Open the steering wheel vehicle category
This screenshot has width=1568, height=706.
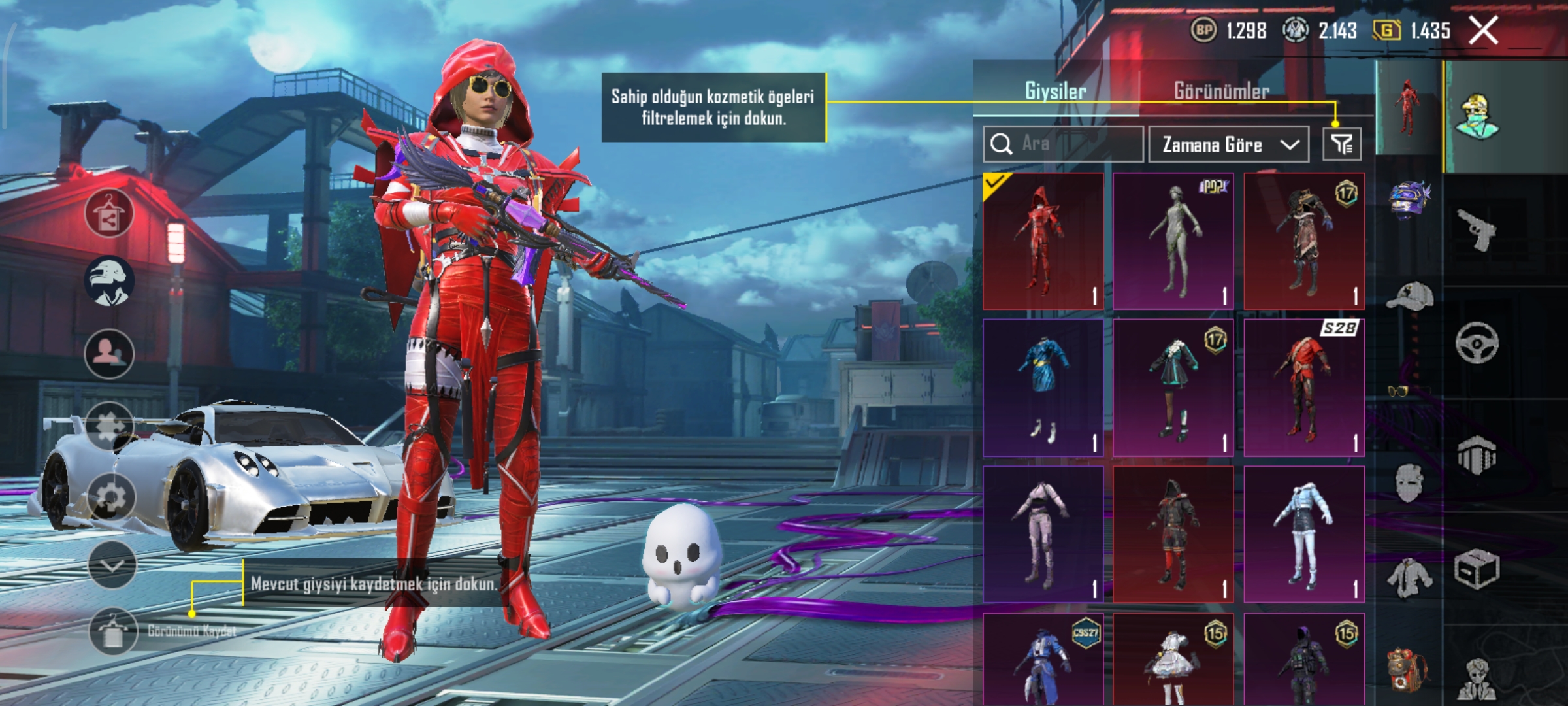[1477, 343]
